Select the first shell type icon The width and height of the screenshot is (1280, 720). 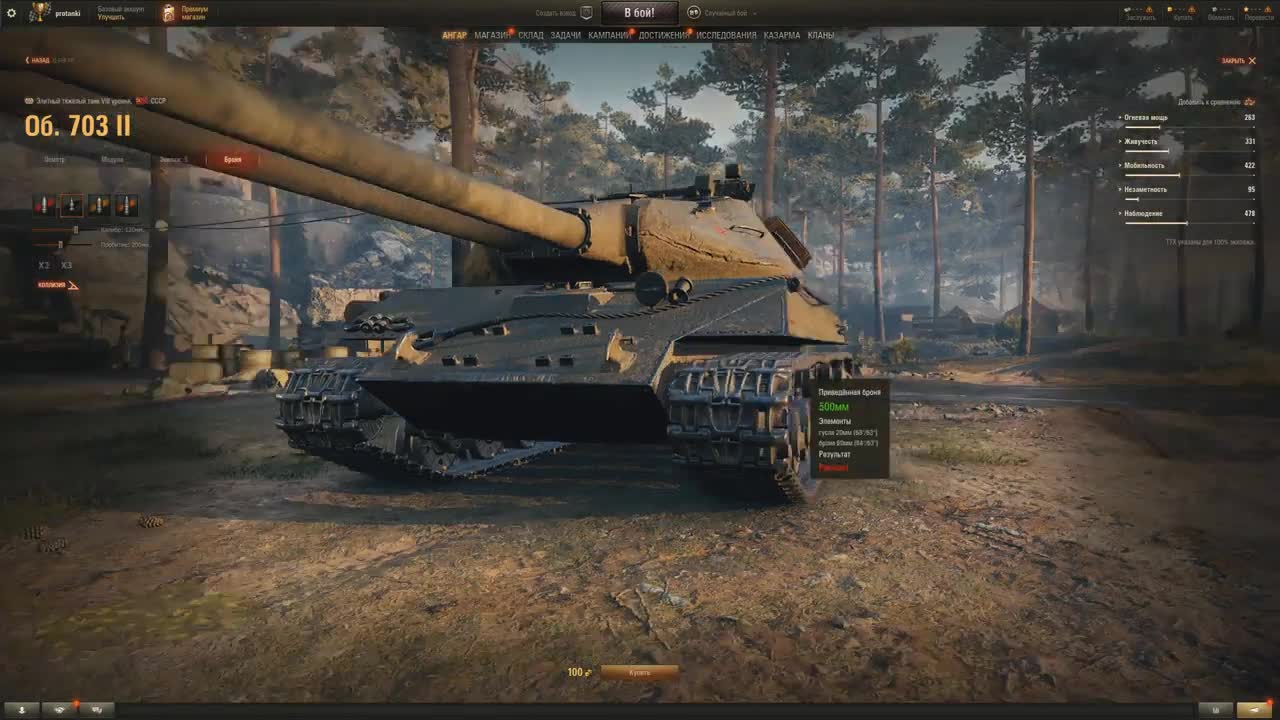44,205
